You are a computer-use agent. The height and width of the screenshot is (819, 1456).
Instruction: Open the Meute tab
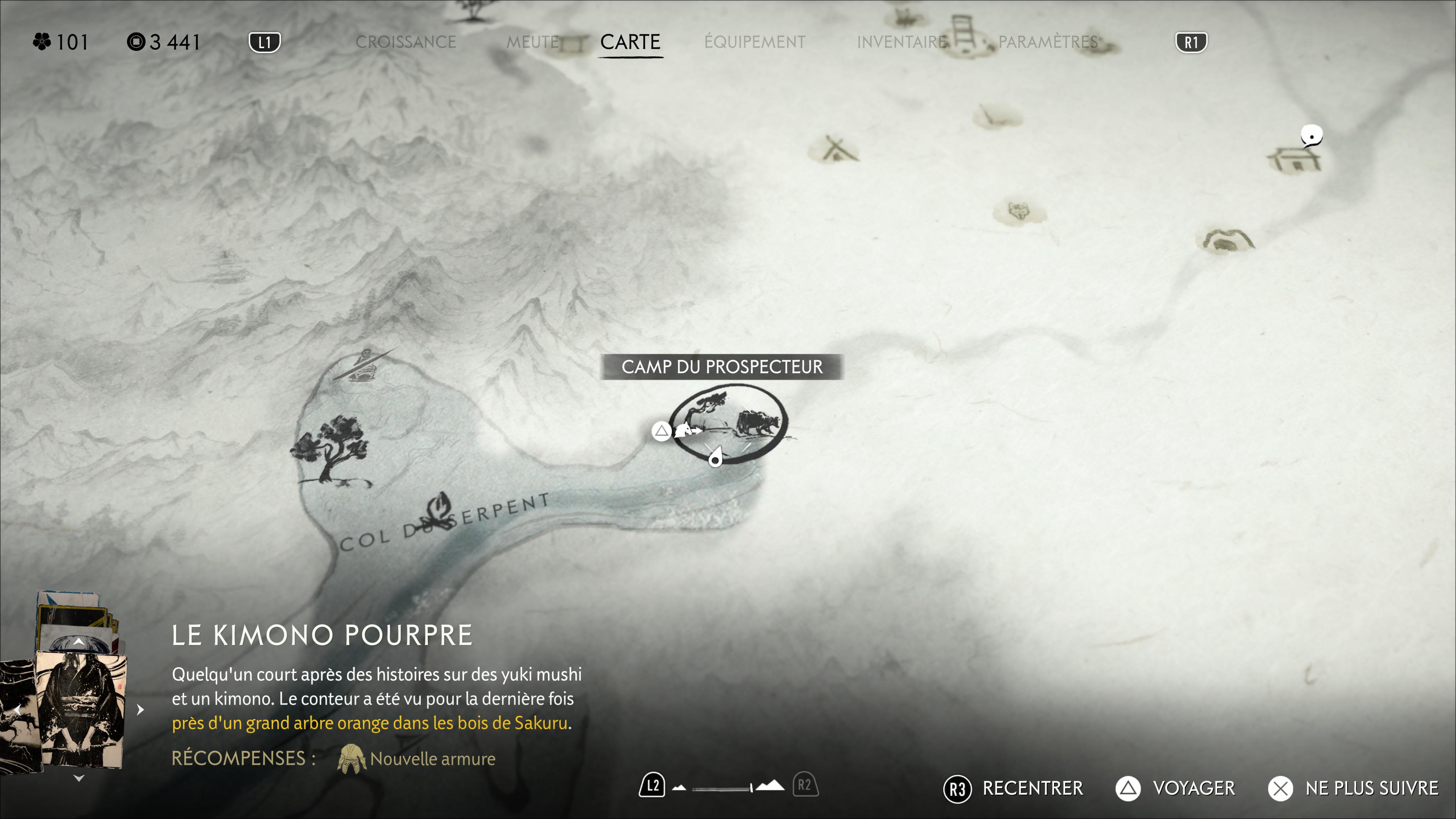pos(532,42)
